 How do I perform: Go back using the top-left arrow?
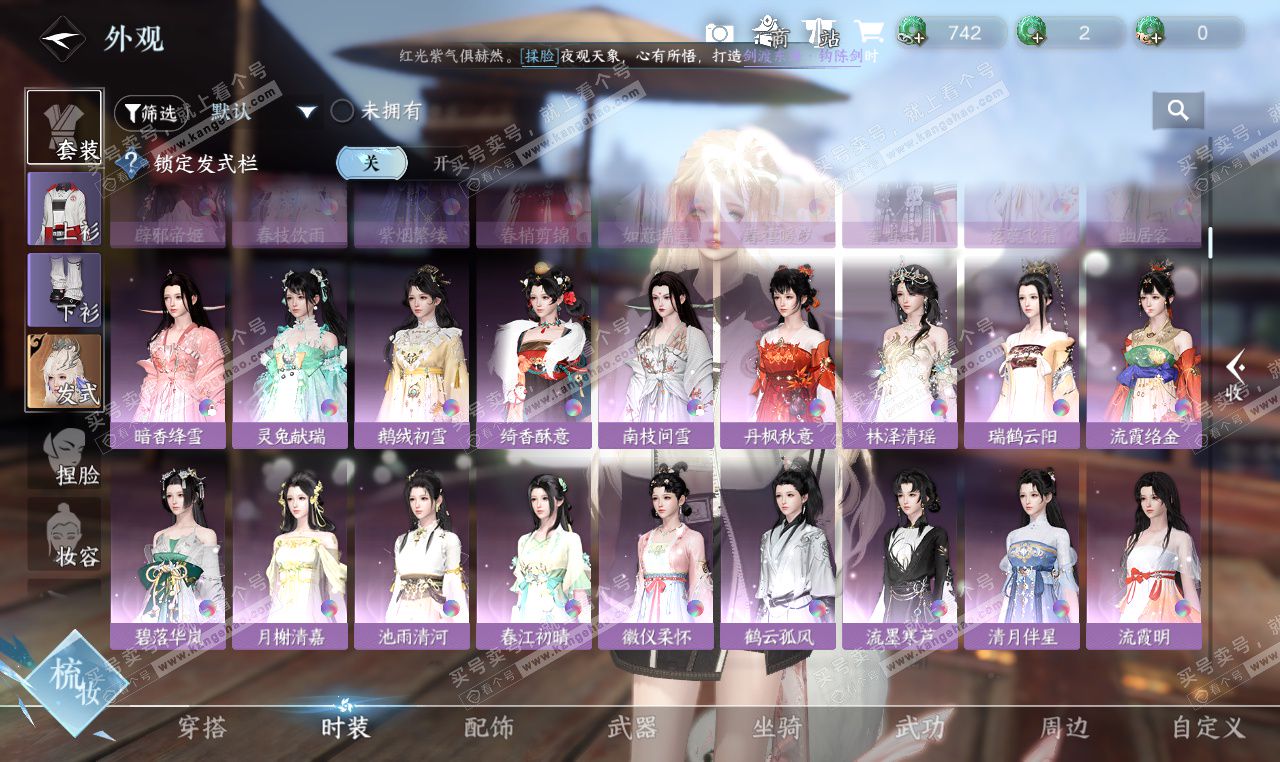point(62,39)
